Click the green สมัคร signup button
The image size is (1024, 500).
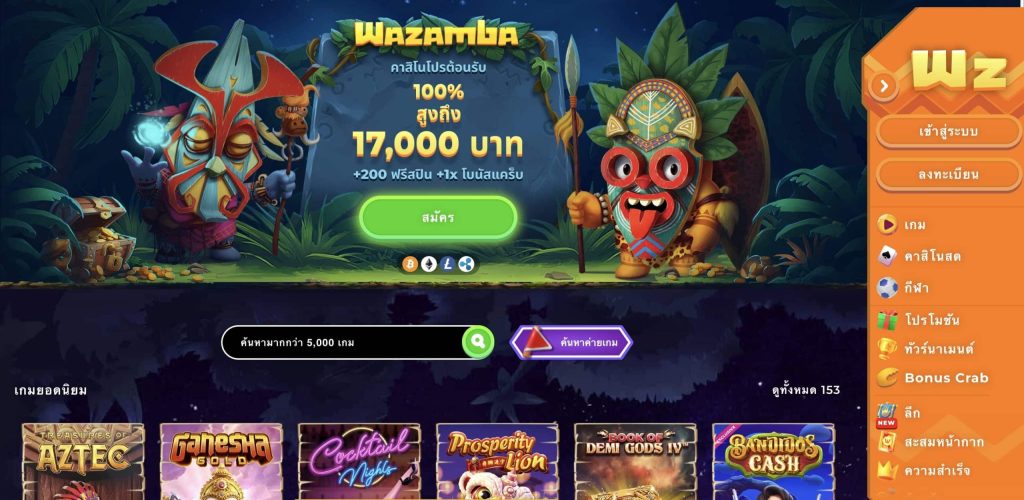pos(438,217)
